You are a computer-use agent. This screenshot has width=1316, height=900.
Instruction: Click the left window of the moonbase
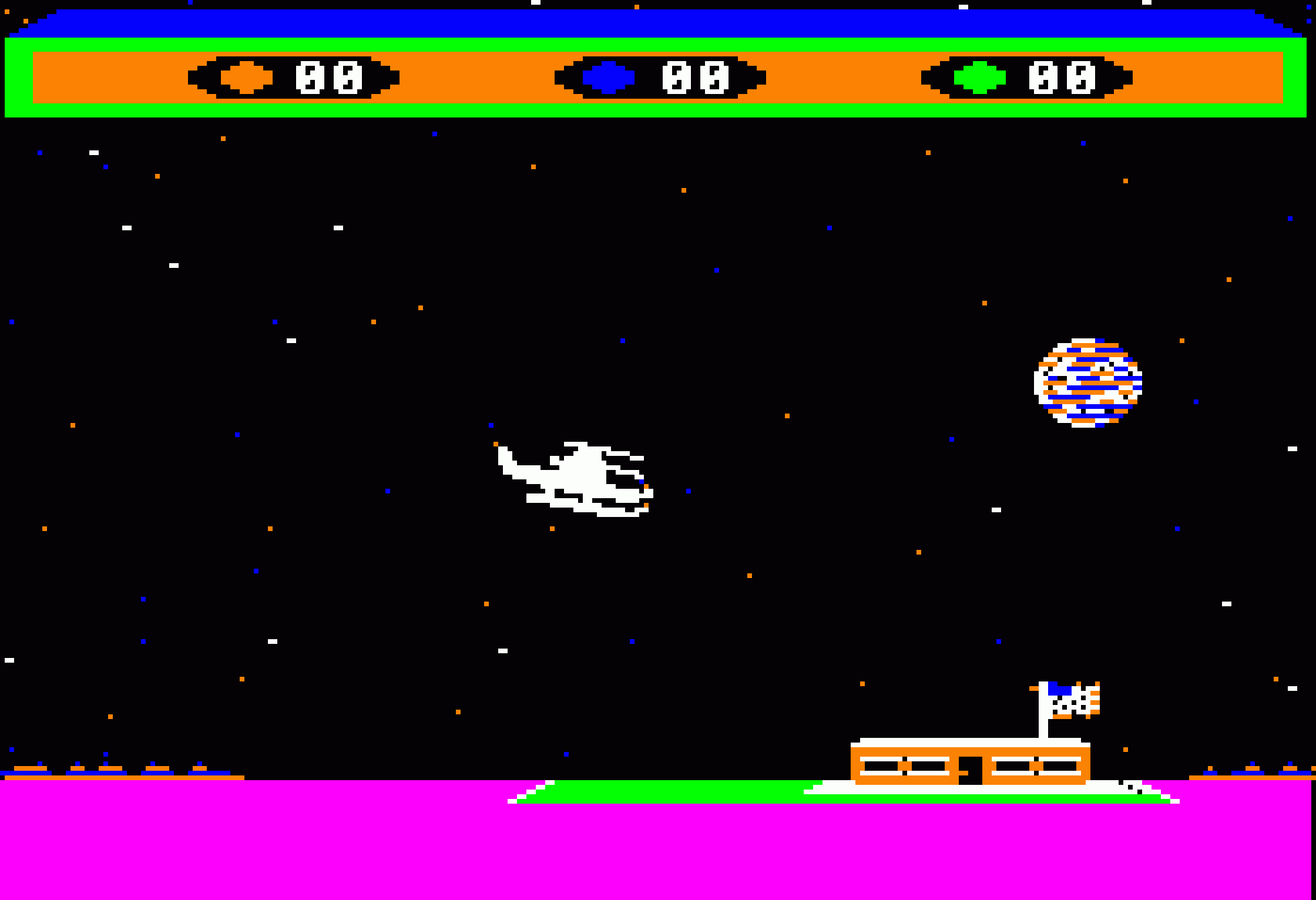click(905, 765)
